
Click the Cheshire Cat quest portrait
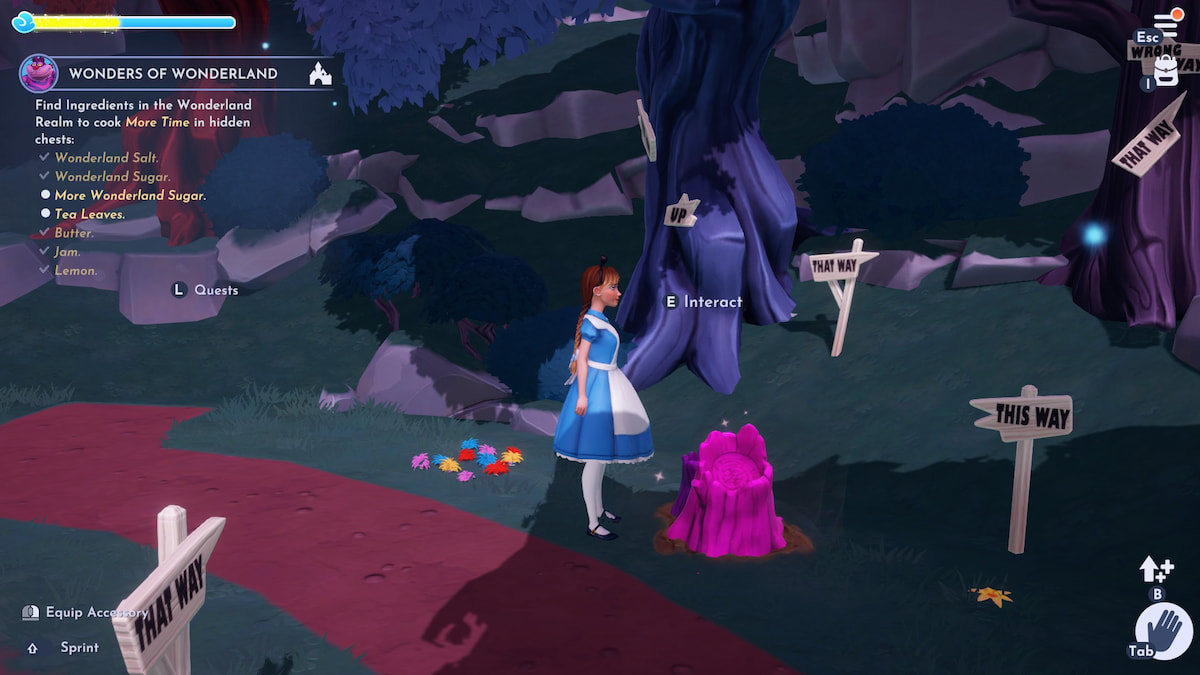(x=38, y=73)
